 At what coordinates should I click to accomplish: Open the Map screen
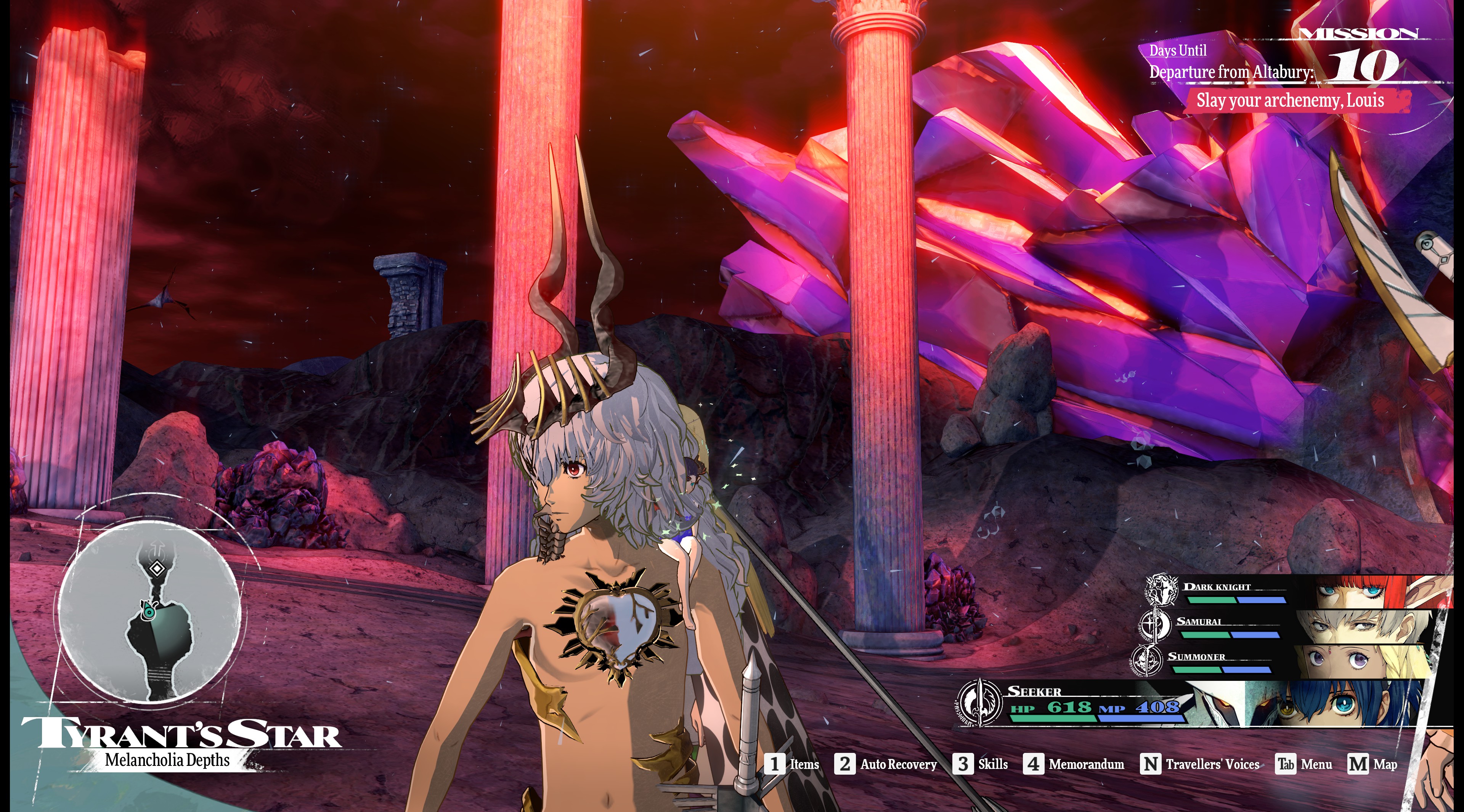[1372, 764]
